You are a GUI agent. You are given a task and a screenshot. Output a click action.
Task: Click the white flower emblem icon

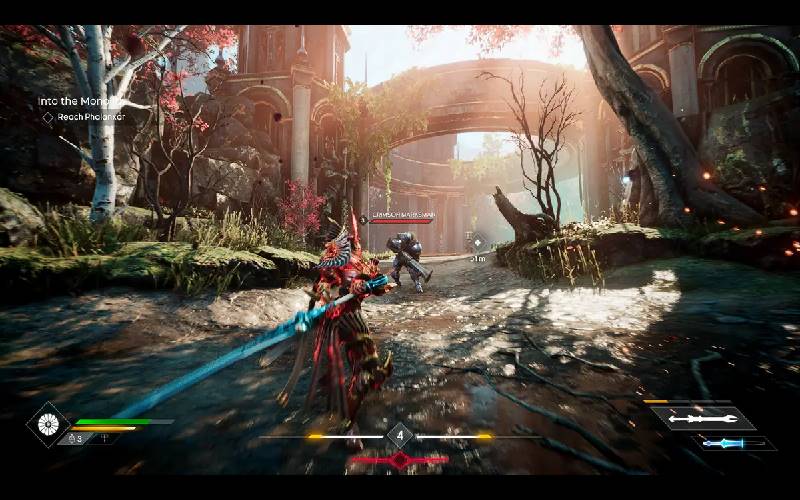coord(46,423)
